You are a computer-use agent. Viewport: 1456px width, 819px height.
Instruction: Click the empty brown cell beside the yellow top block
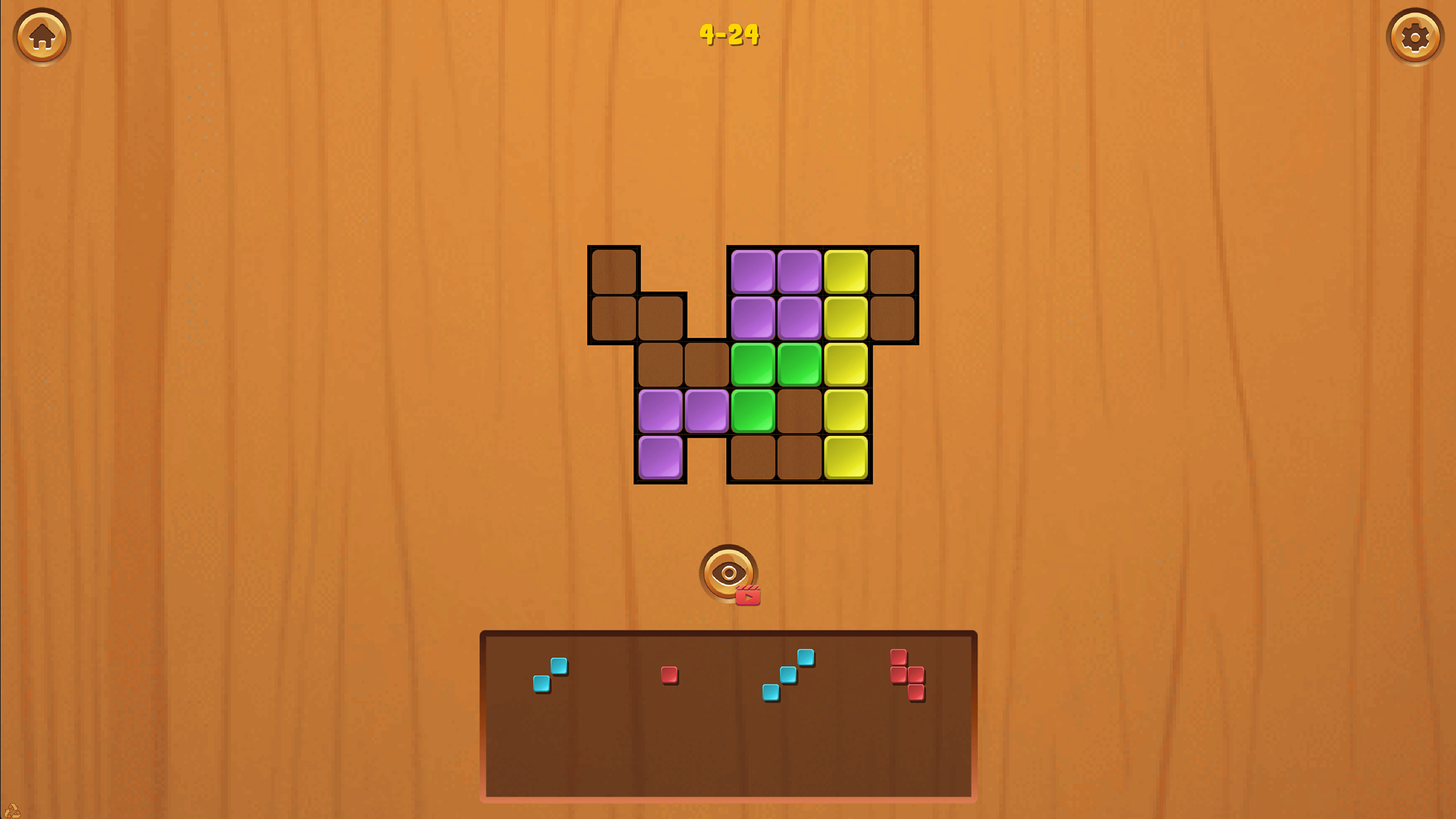pos(892,271)
